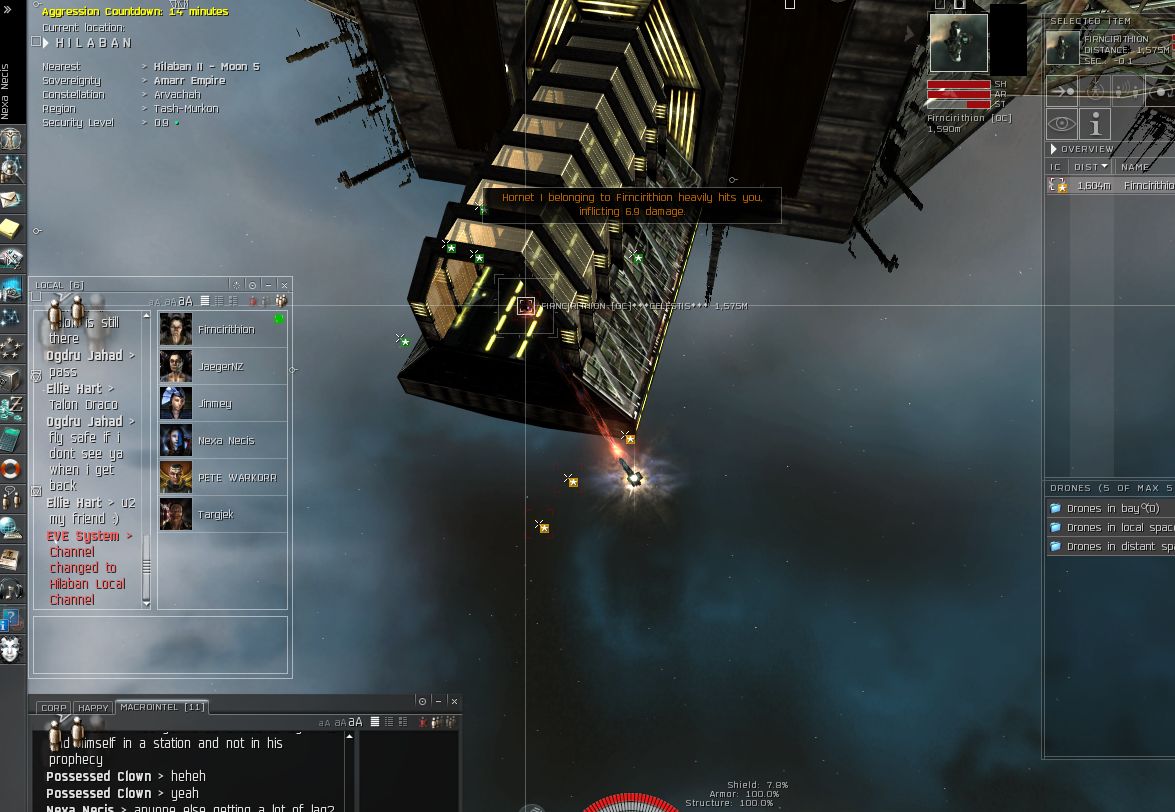Switch to the HAPPY chat tab
The image size is (1175, 812).
93,707
